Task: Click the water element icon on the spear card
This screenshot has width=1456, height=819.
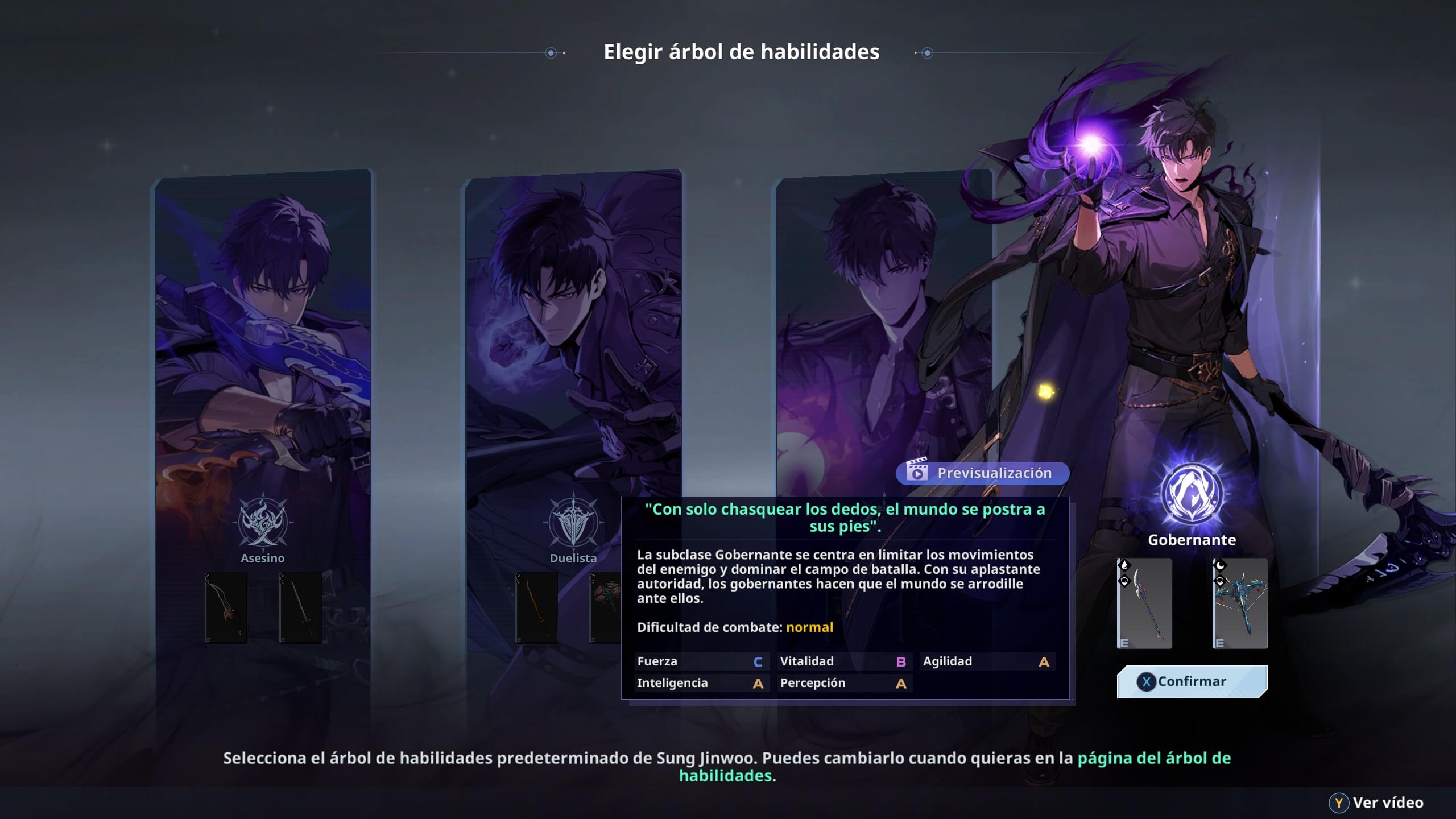Action: (x=1126, y=565)
